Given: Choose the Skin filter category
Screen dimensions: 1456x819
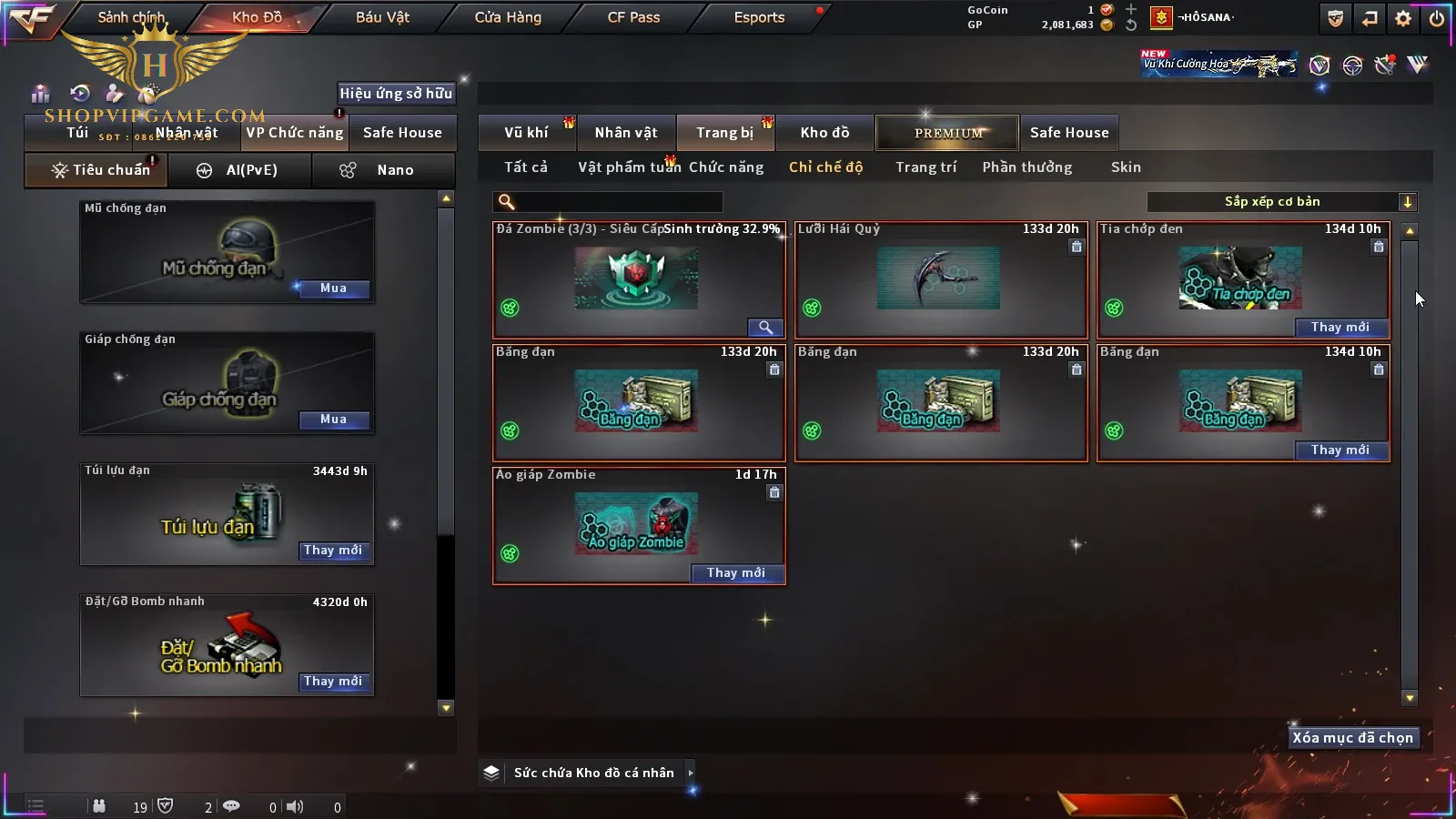Looking at the screenshot, I should click(x=1126, y=167).
